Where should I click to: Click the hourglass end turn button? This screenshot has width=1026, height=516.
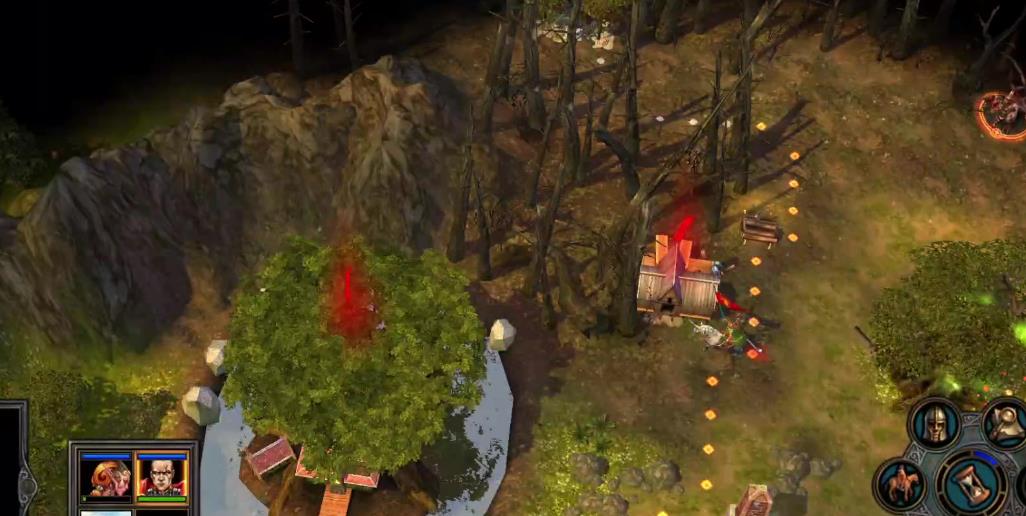click(970, 482)
